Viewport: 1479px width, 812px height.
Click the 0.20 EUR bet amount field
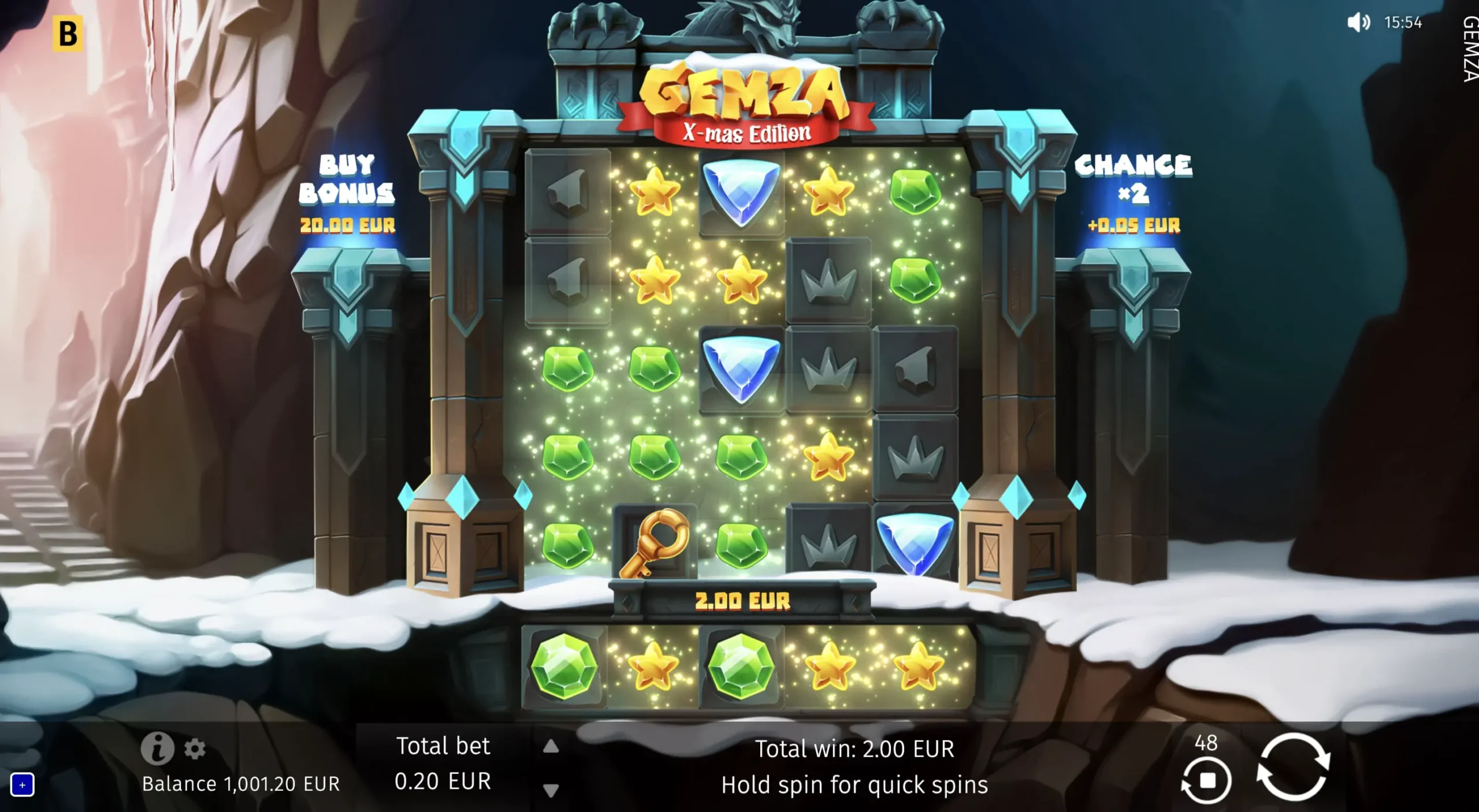(x=443, y=782)
